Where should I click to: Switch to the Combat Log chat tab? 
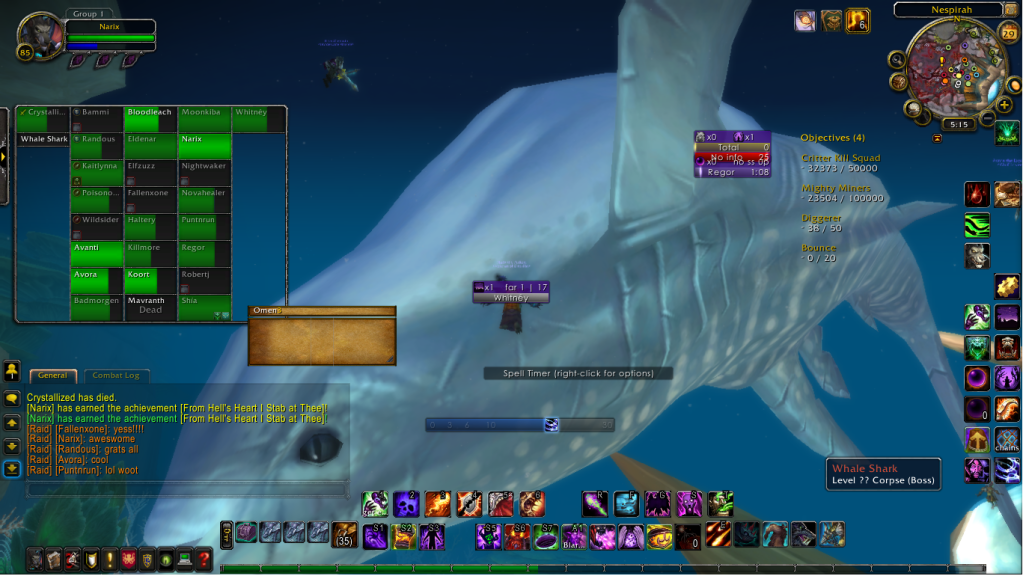pos(116,375)
